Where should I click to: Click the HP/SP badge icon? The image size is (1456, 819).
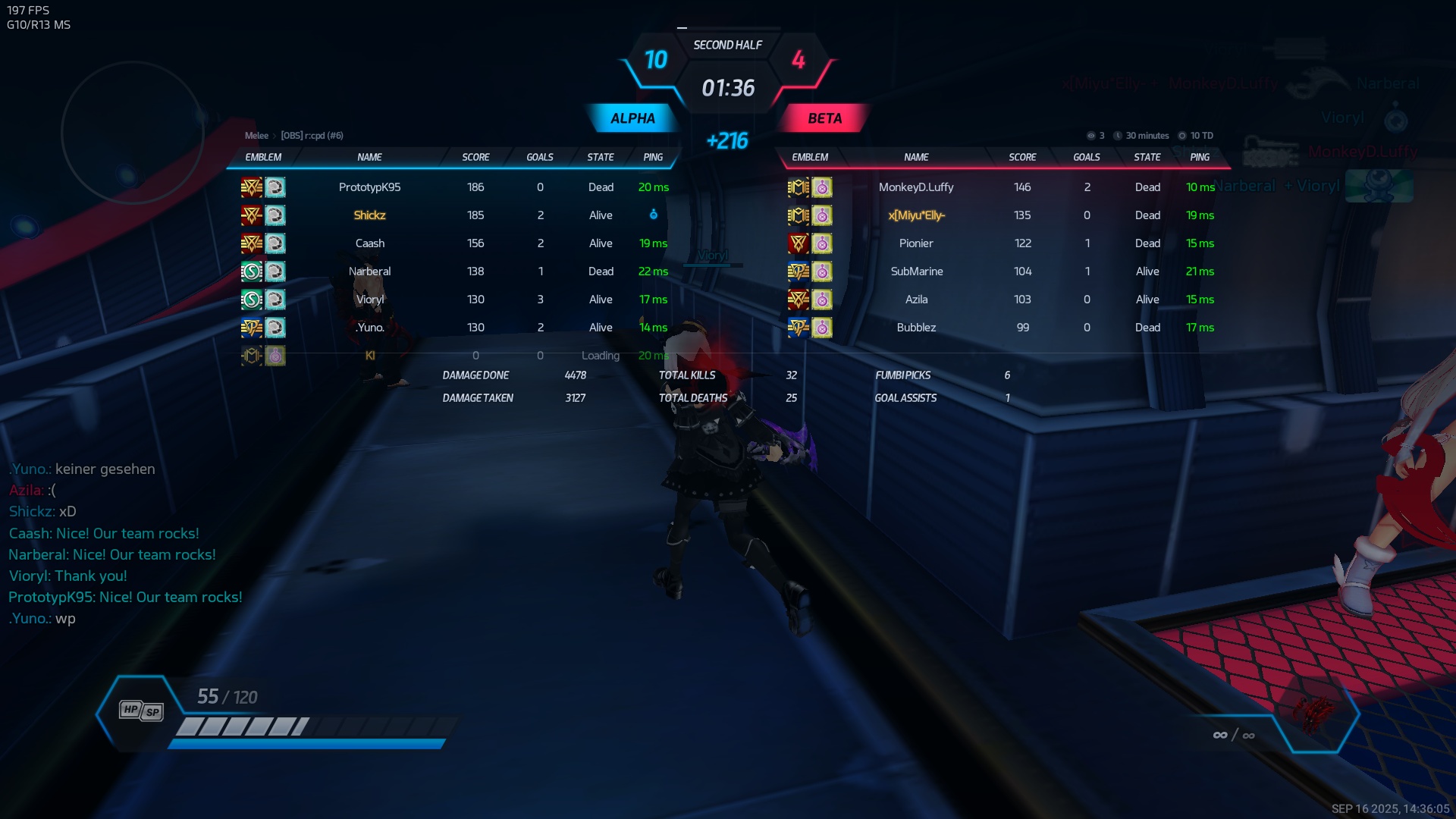pos(141,711)
